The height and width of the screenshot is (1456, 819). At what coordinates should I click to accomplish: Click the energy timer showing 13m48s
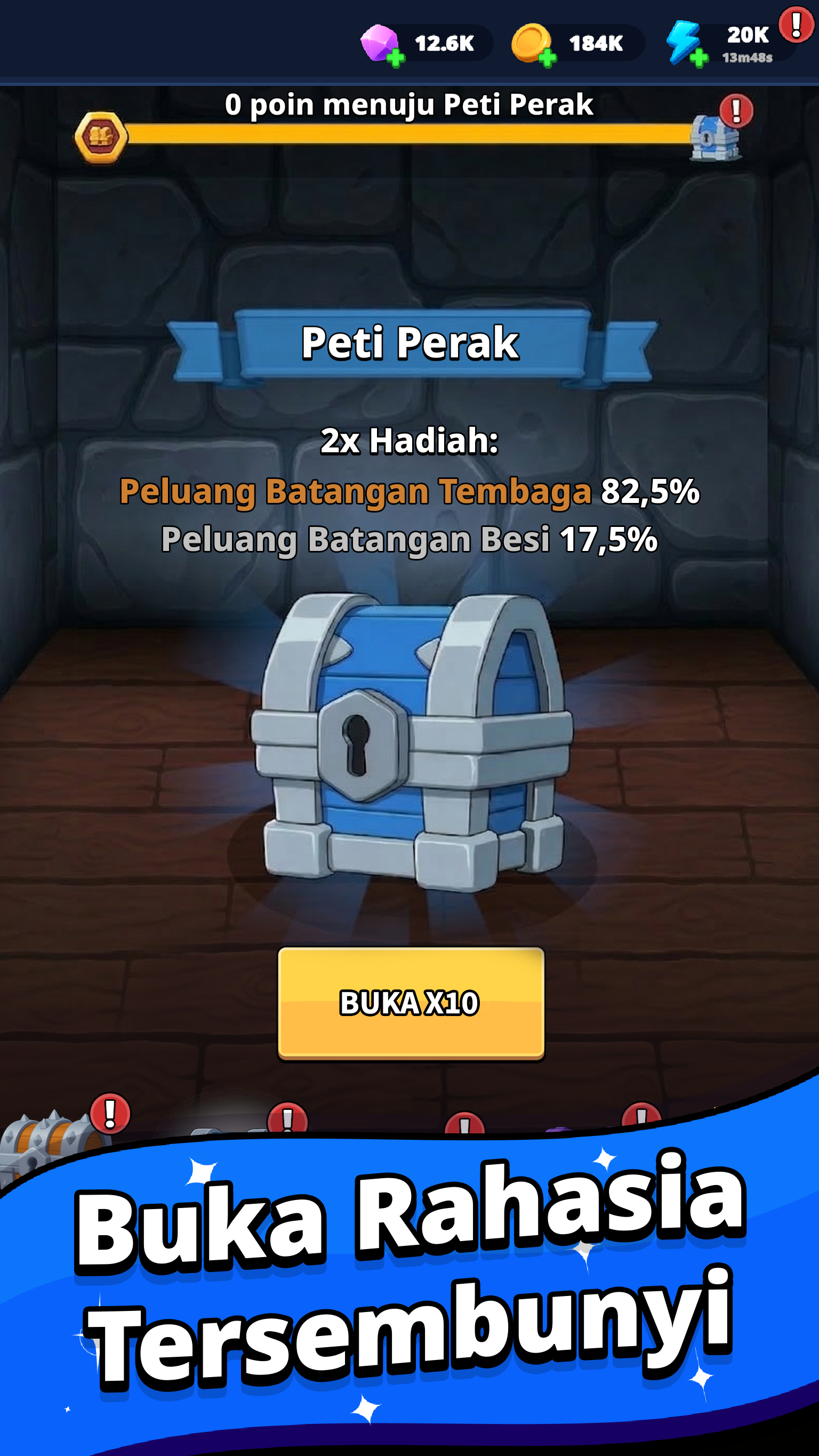click(747, 59)
